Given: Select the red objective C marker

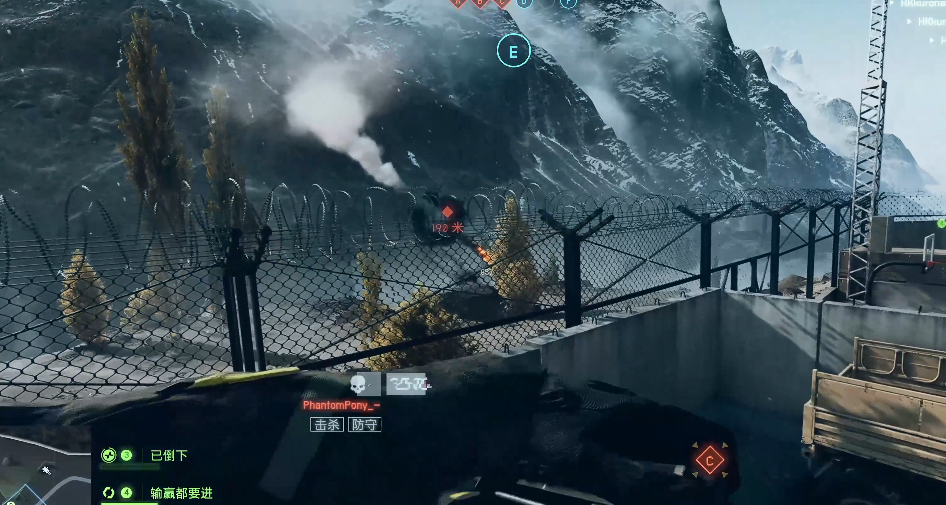Looking at the screenshot, I should coord(709,461).
